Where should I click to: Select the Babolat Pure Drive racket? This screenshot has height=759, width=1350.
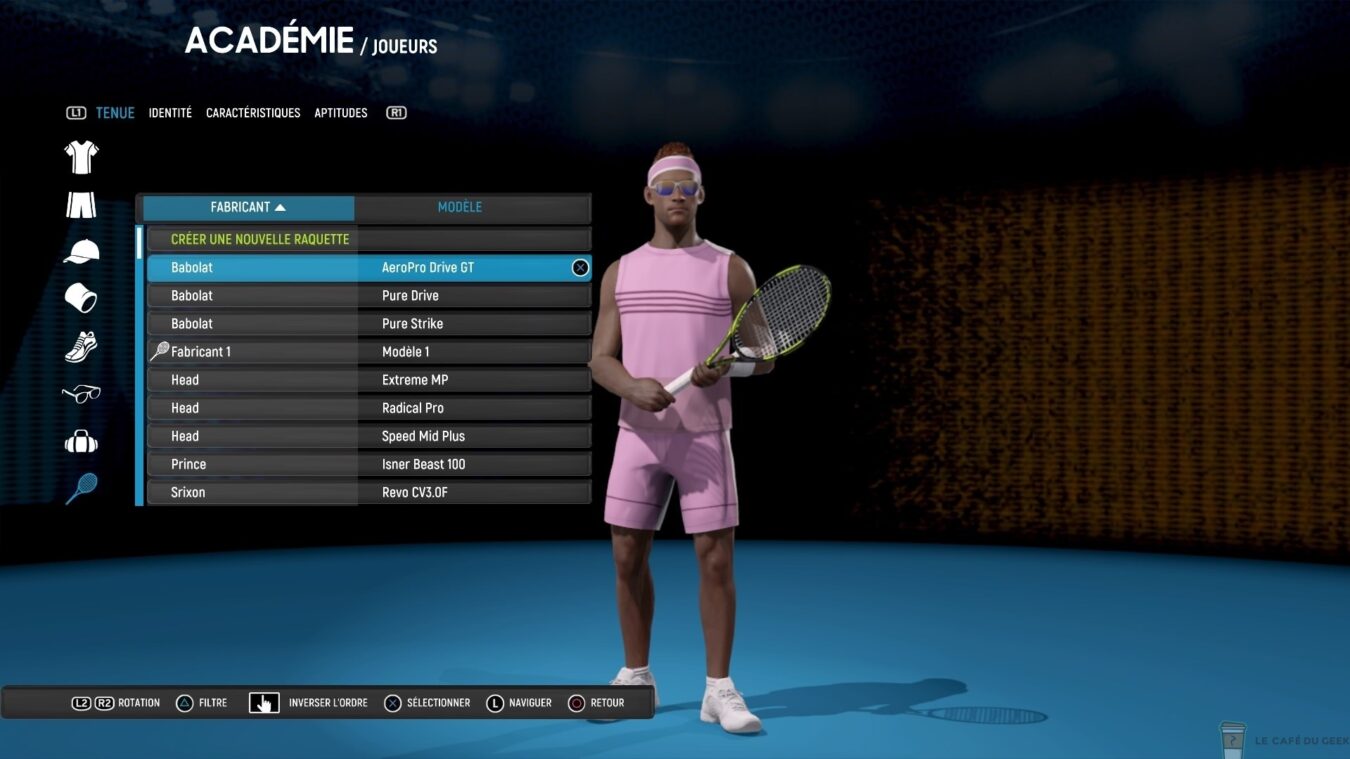point(368,296)
